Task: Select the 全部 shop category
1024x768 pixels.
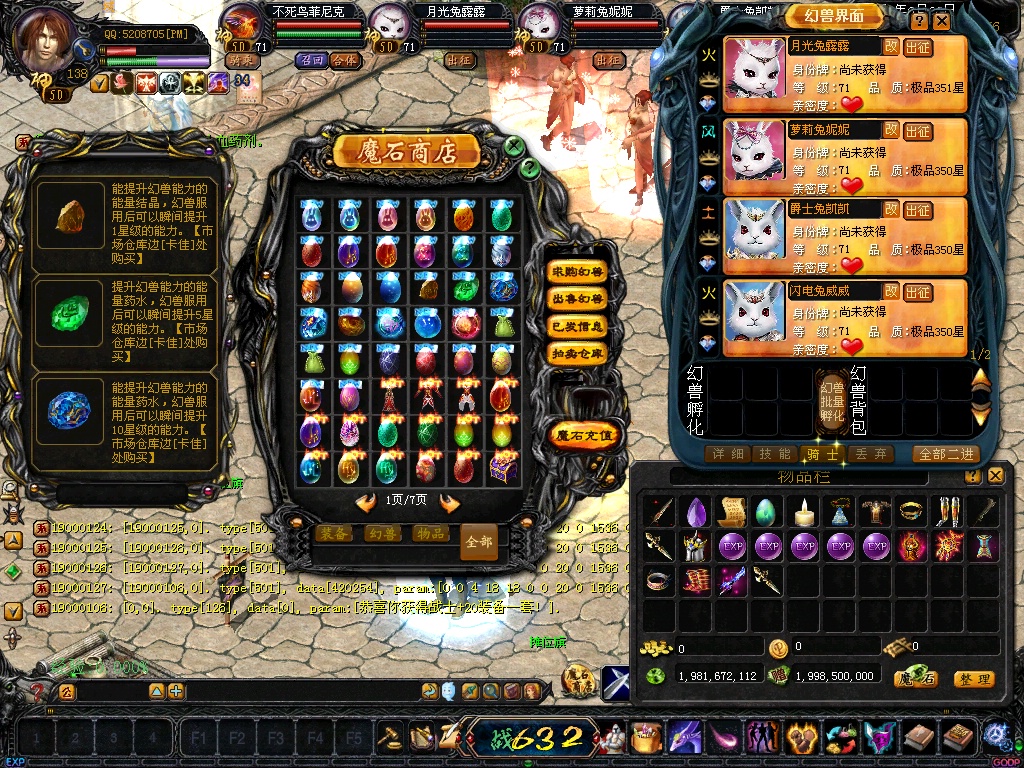Action: [479, 541]
